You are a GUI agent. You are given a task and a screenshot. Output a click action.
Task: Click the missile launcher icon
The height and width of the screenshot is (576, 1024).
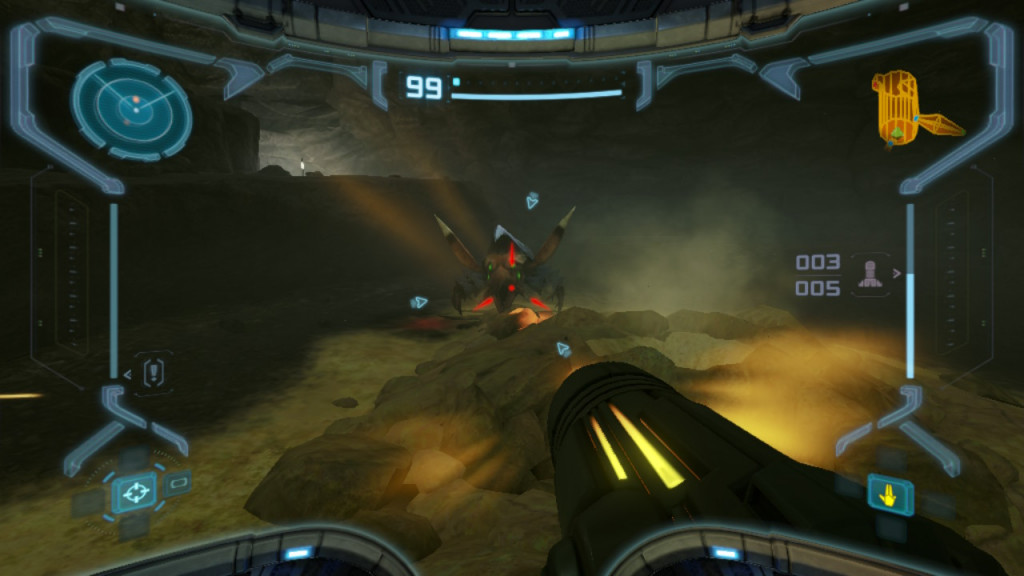870,274
